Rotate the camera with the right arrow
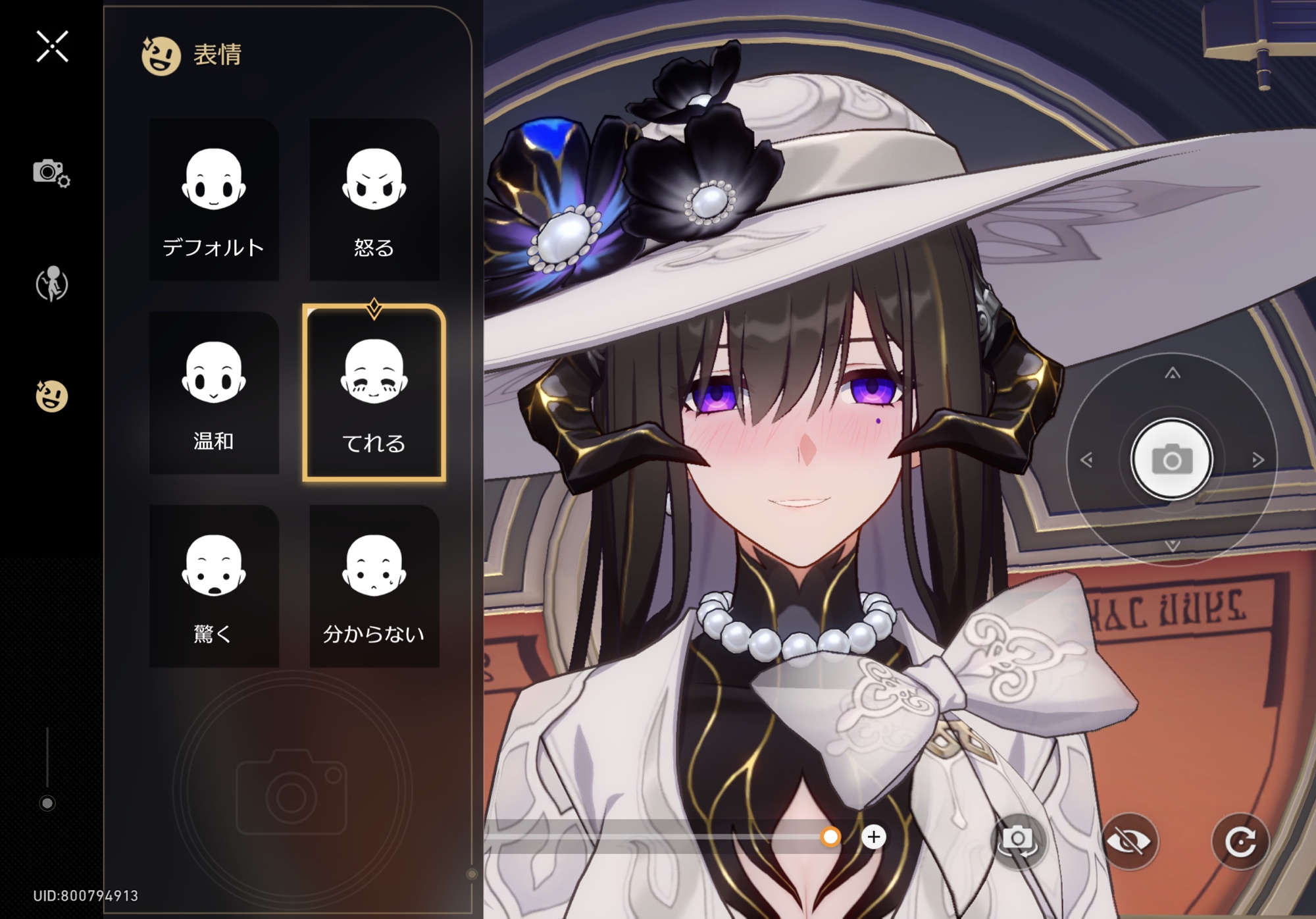The width and height of the screenshot is (1316, 919). [1257, 459]
